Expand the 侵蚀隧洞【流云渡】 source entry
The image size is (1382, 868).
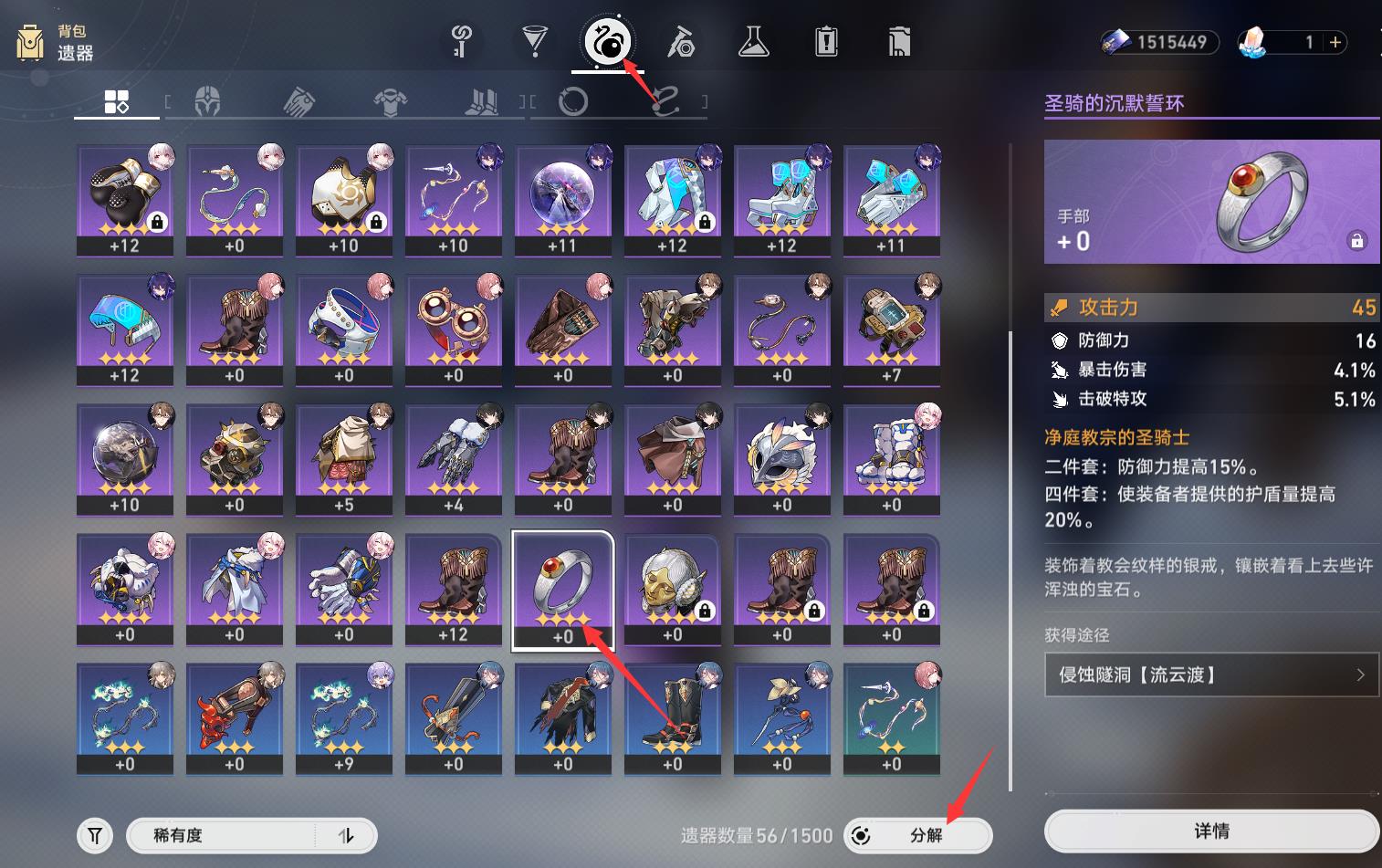(1211, 675)
